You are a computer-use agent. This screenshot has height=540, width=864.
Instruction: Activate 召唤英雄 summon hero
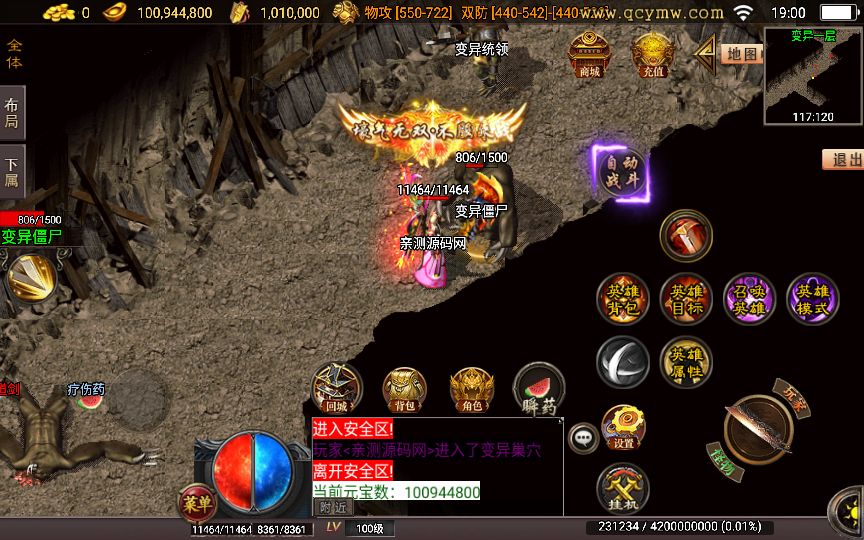point(749,299)
